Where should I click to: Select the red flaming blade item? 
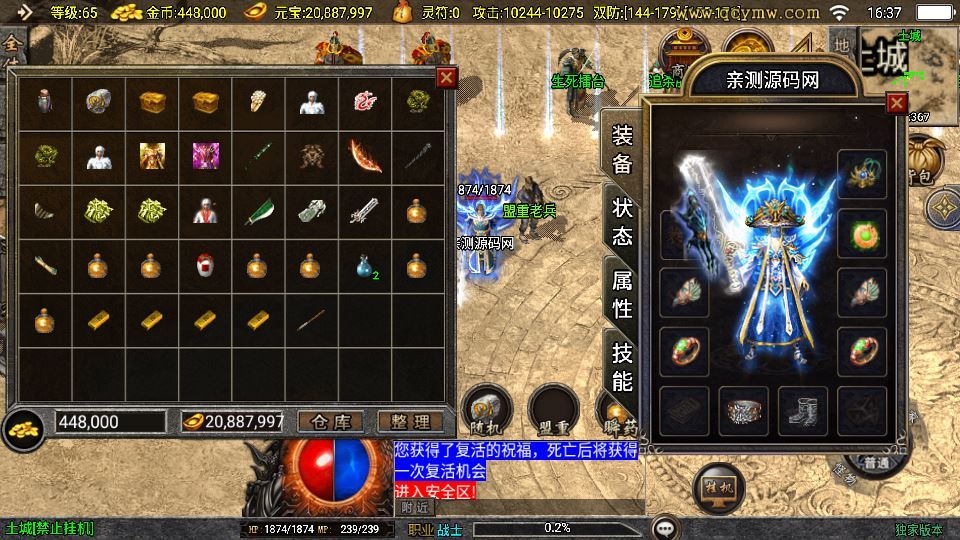pyautogui.click(x=365, y=156)
